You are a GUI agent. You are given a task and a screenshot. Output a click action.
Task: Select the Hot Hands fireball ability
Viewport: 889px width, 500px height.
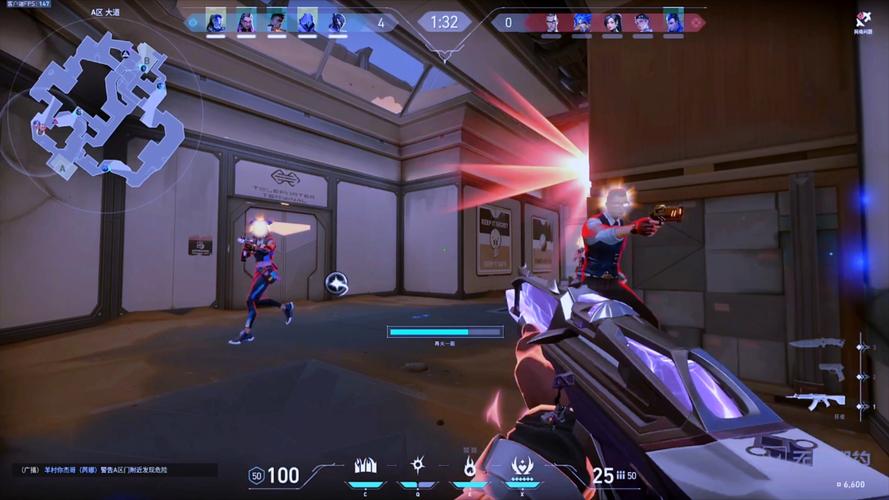click(469, 466)
